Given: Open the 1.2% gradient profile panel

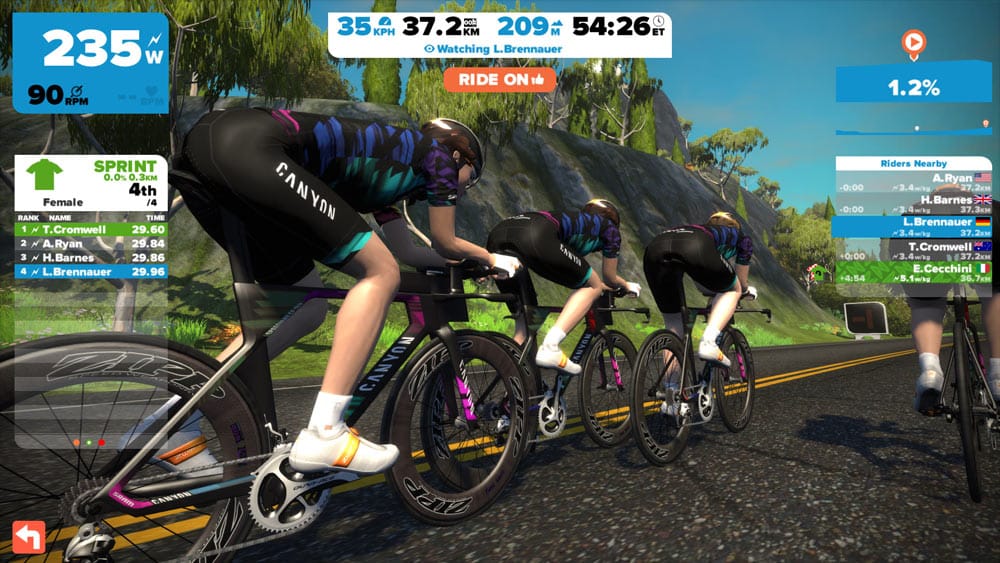Looking at the screenshot, I should click(913, 87).
